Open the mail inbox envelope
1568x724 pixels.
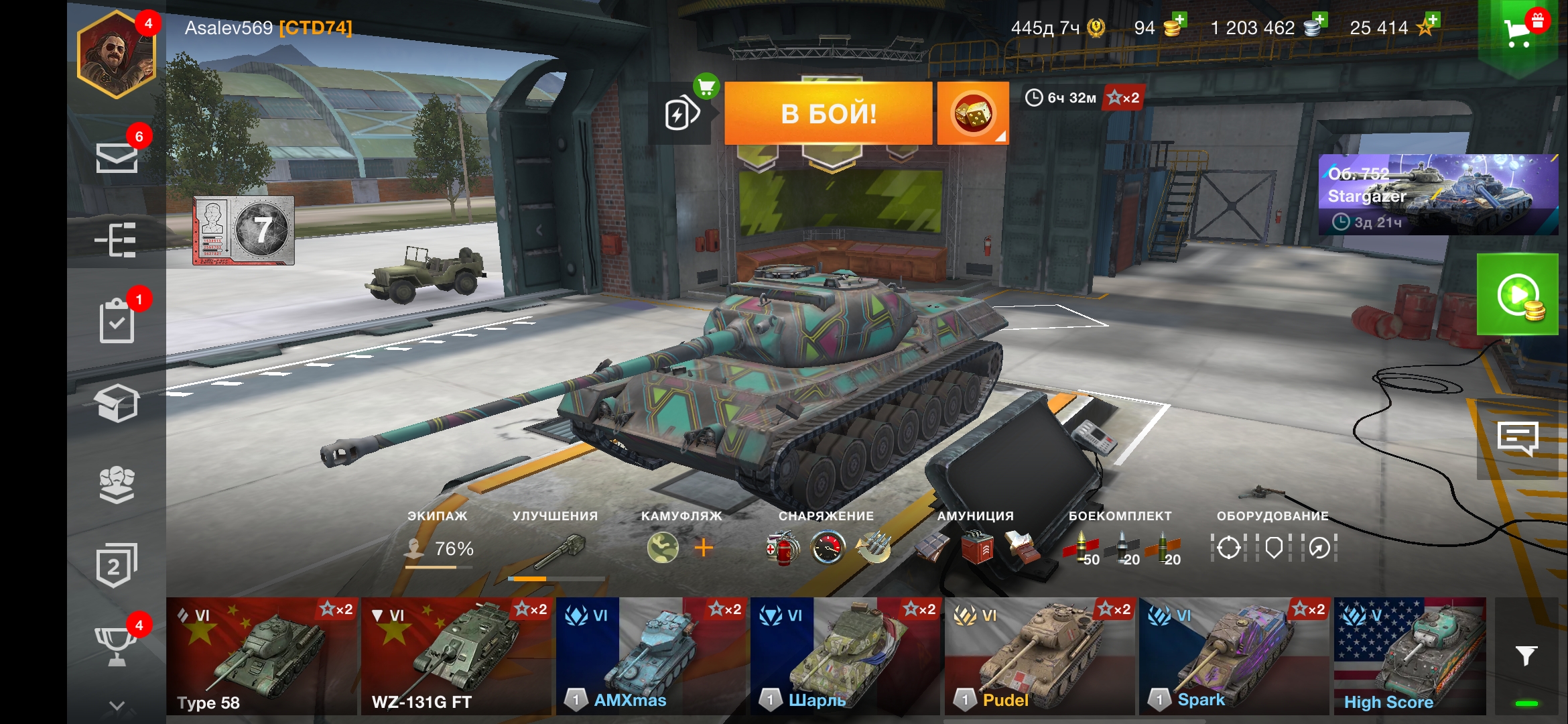(117, 158)
